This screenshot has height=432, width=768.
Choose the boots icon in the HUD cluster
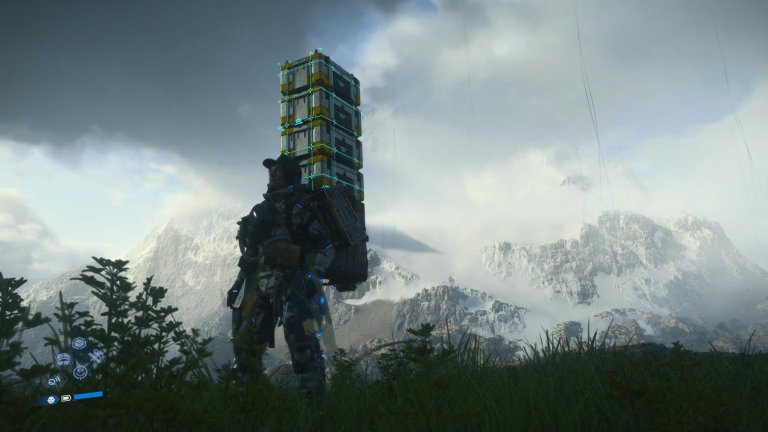[x=96, y=356]
